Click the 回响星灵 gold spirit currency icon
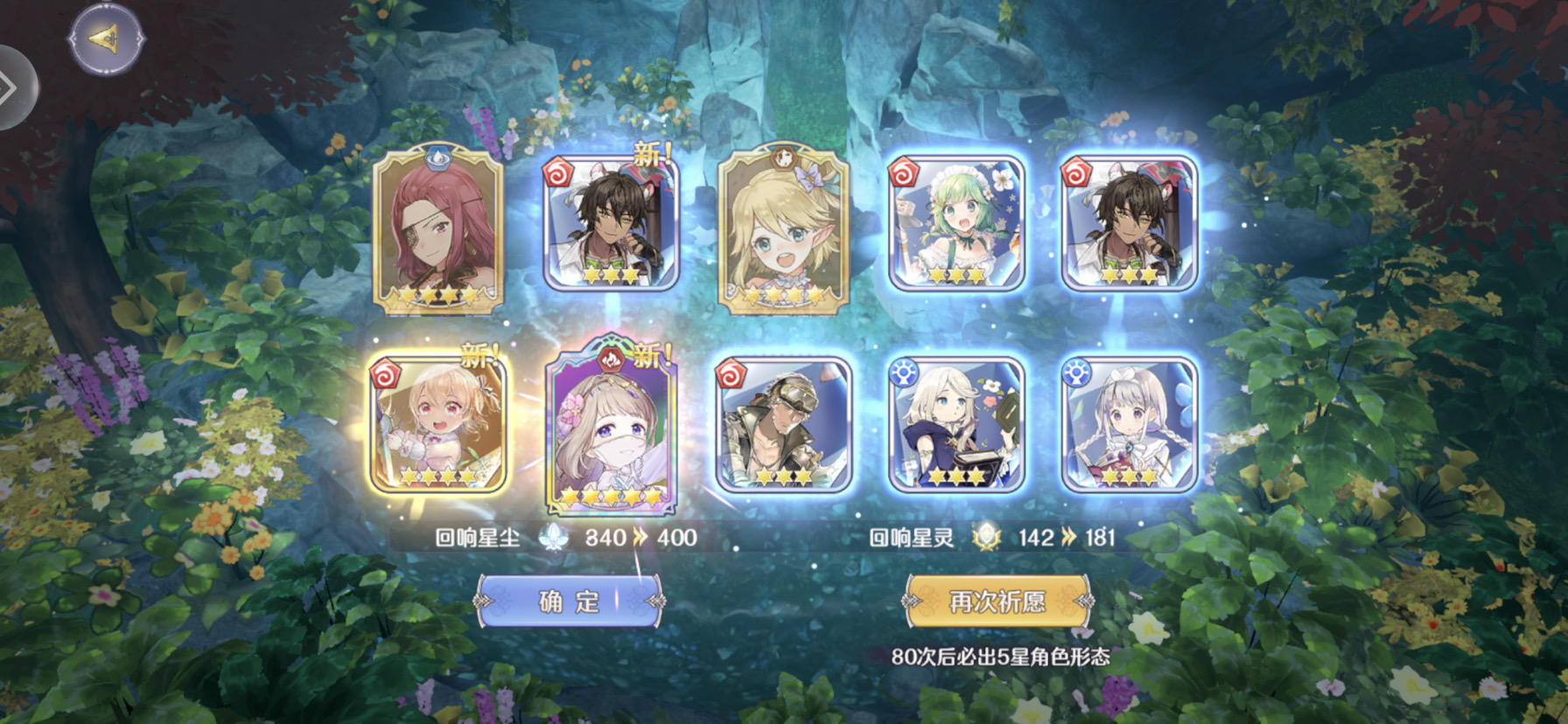The height and width of the screenshot is (724, 1568). [x=987, y=538]
